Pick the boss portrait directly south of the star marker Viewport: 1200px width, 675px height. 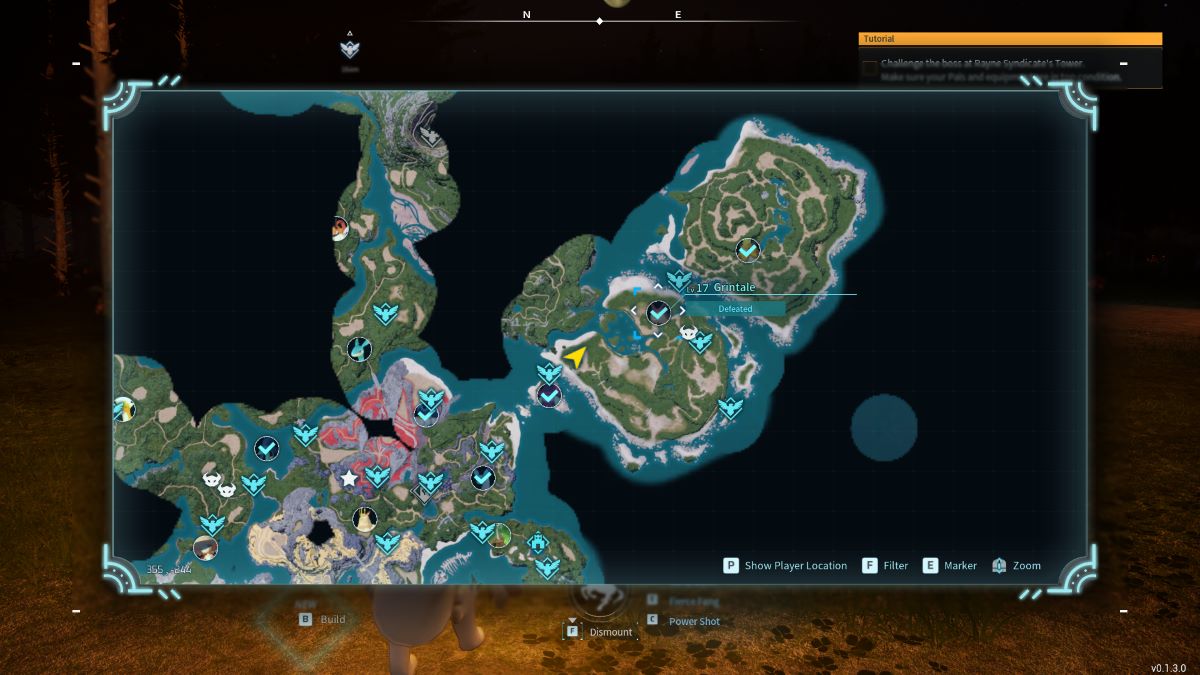(x=364, y=519)
